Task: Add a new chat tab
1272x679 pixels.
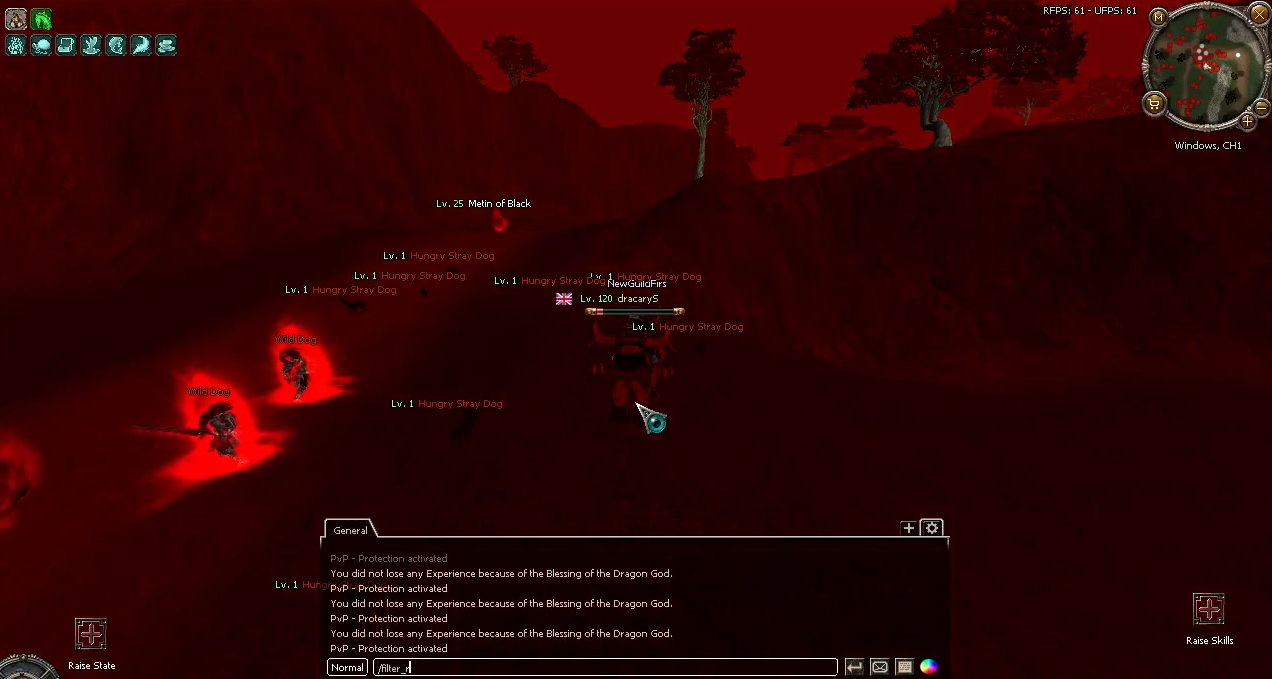Action: coord(908,528)
